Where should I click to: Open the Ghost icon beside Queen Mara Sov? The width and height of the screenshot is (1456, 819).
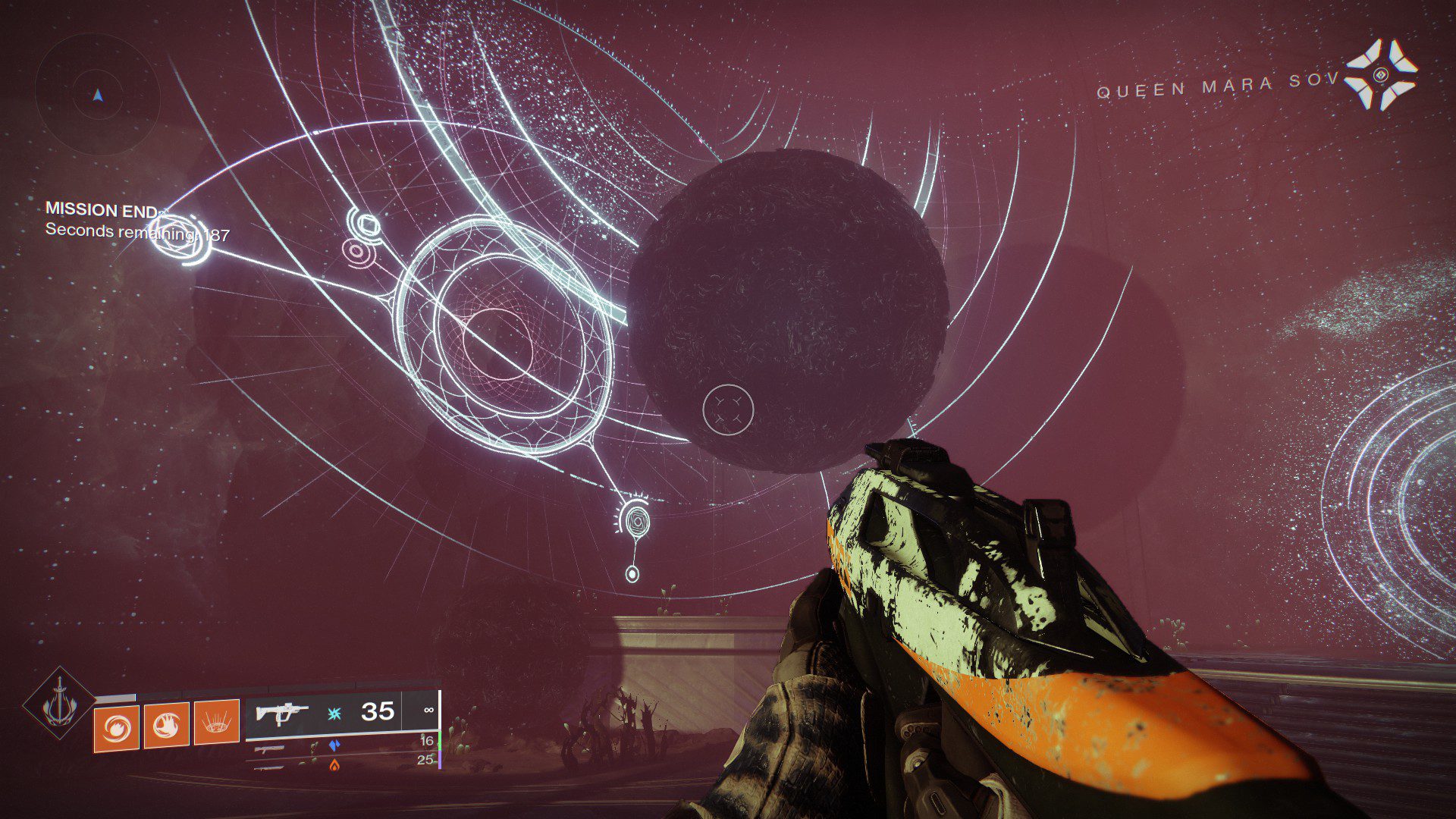1381,74
